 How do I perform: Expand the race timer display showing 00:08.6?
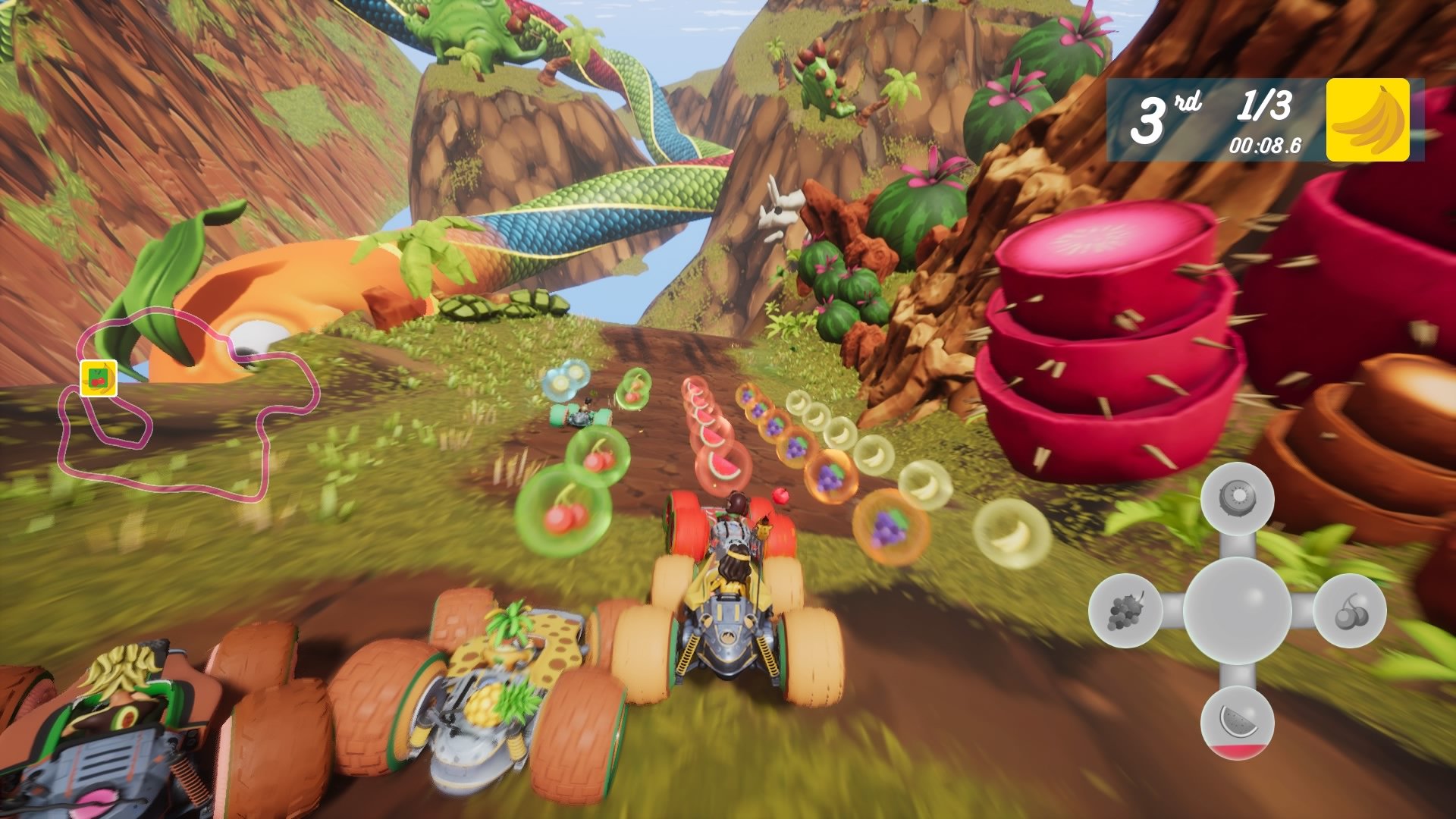[x=1266, y=147]
